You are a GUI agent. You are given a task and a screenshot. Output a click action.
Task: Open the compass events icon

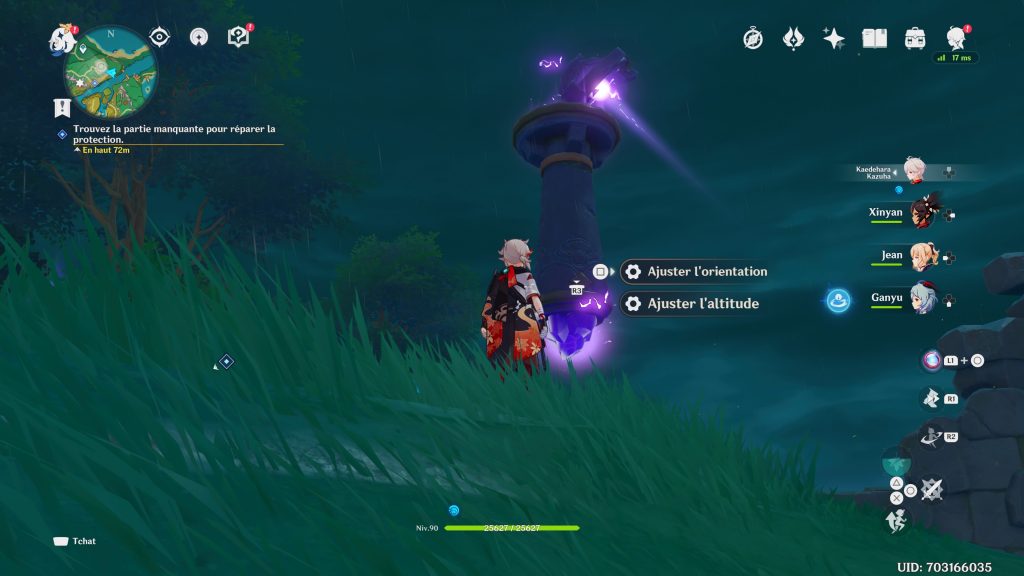point(753,39)
